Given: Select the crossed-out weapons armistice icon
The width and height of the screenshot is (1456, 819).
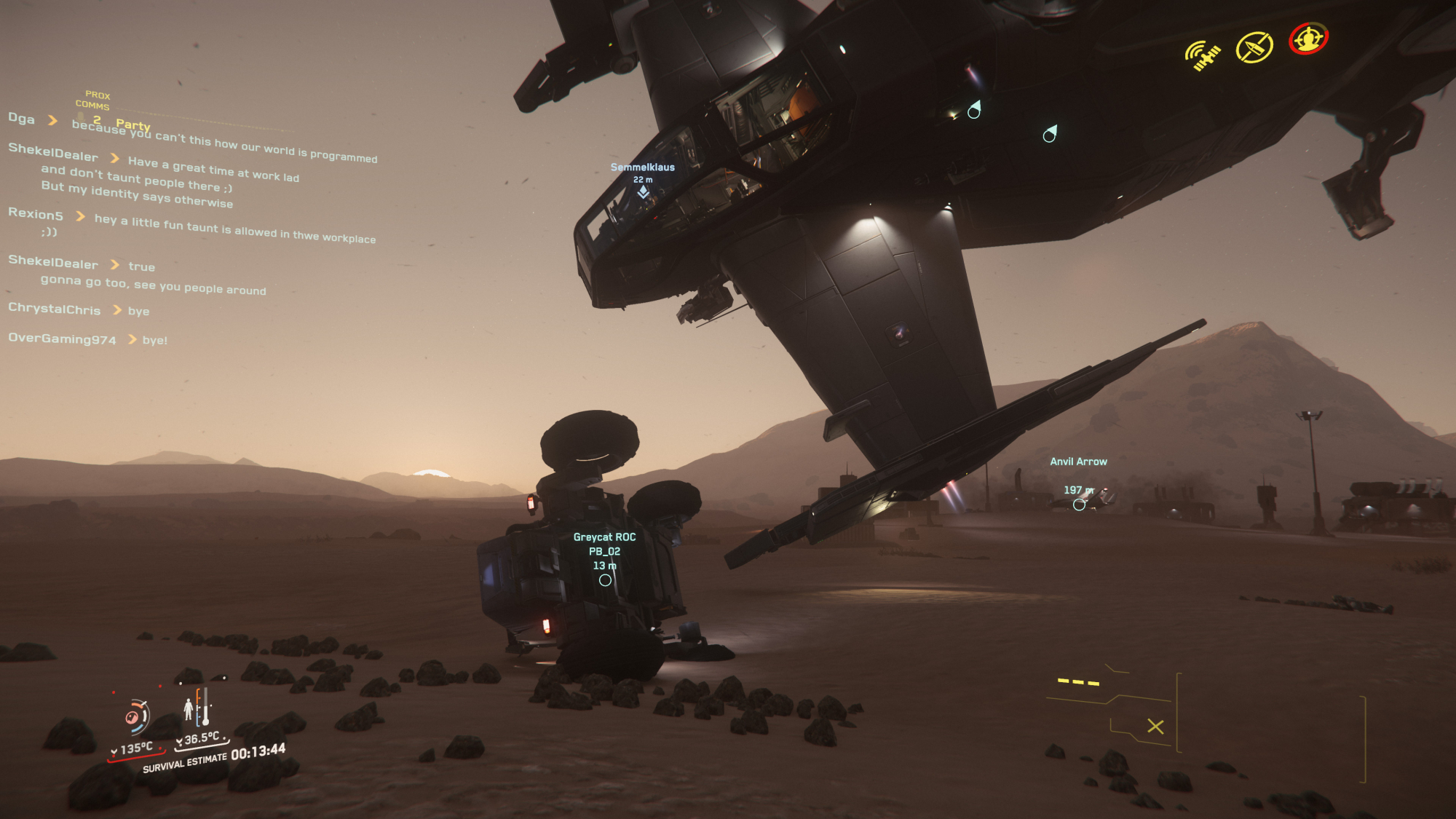Looking at the screenshot, I should 1254,48.
